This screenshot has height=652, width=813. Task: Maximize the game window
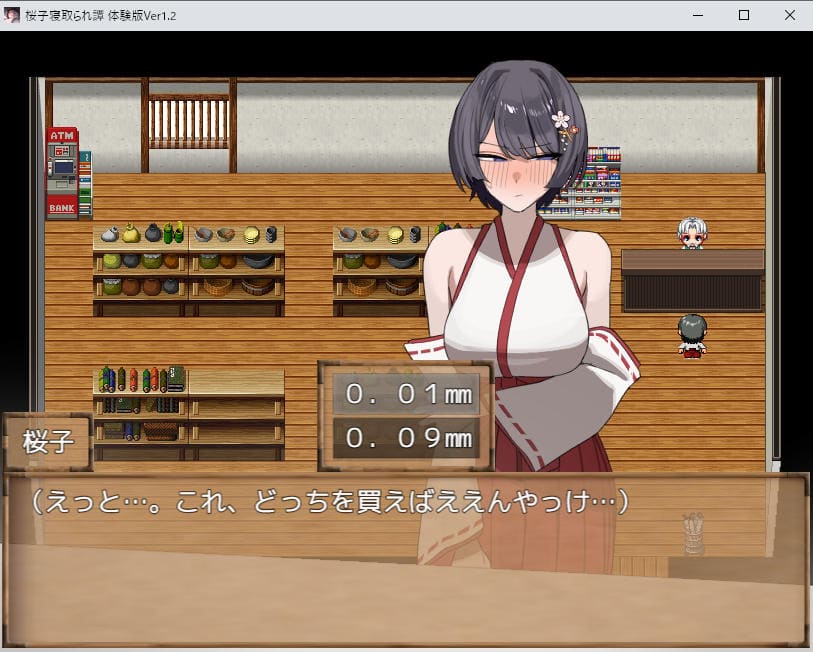coord(744,15)
